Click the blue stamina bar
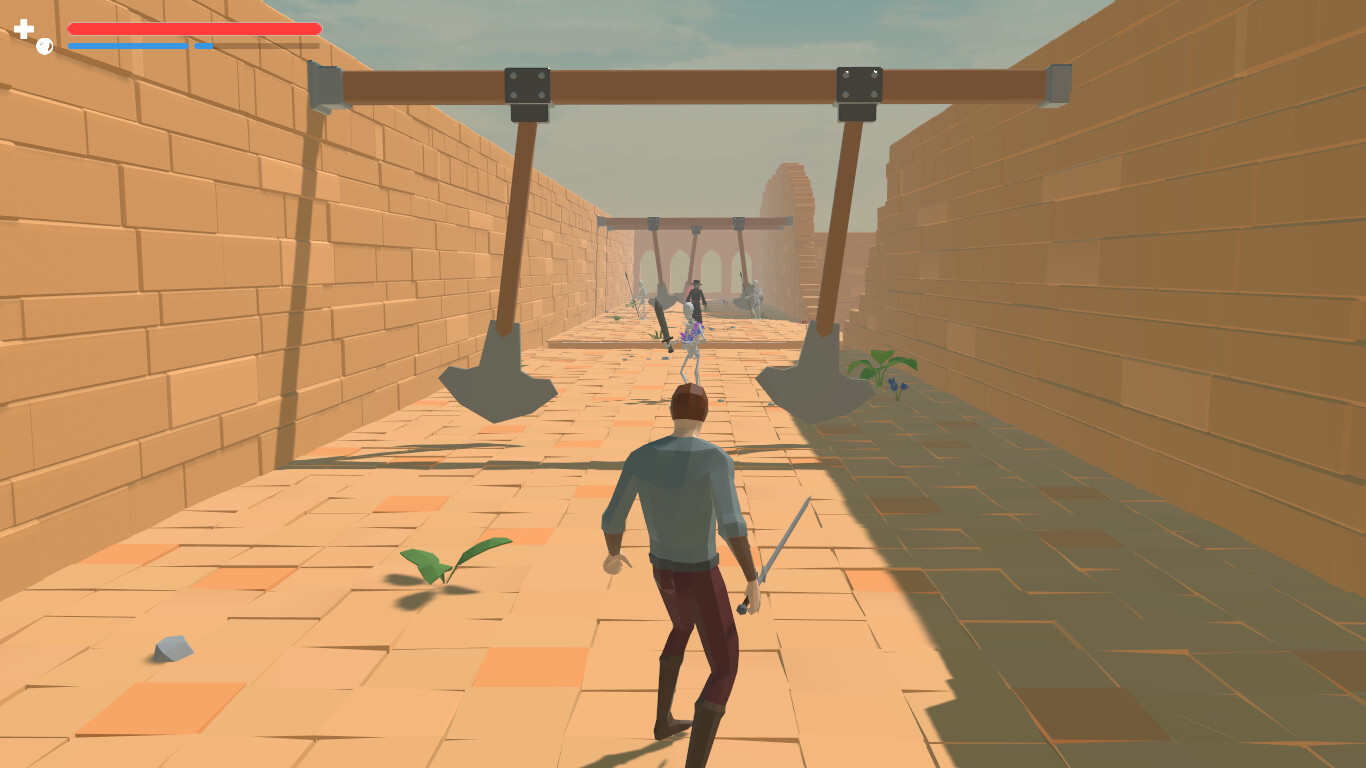 coord(130,45)
